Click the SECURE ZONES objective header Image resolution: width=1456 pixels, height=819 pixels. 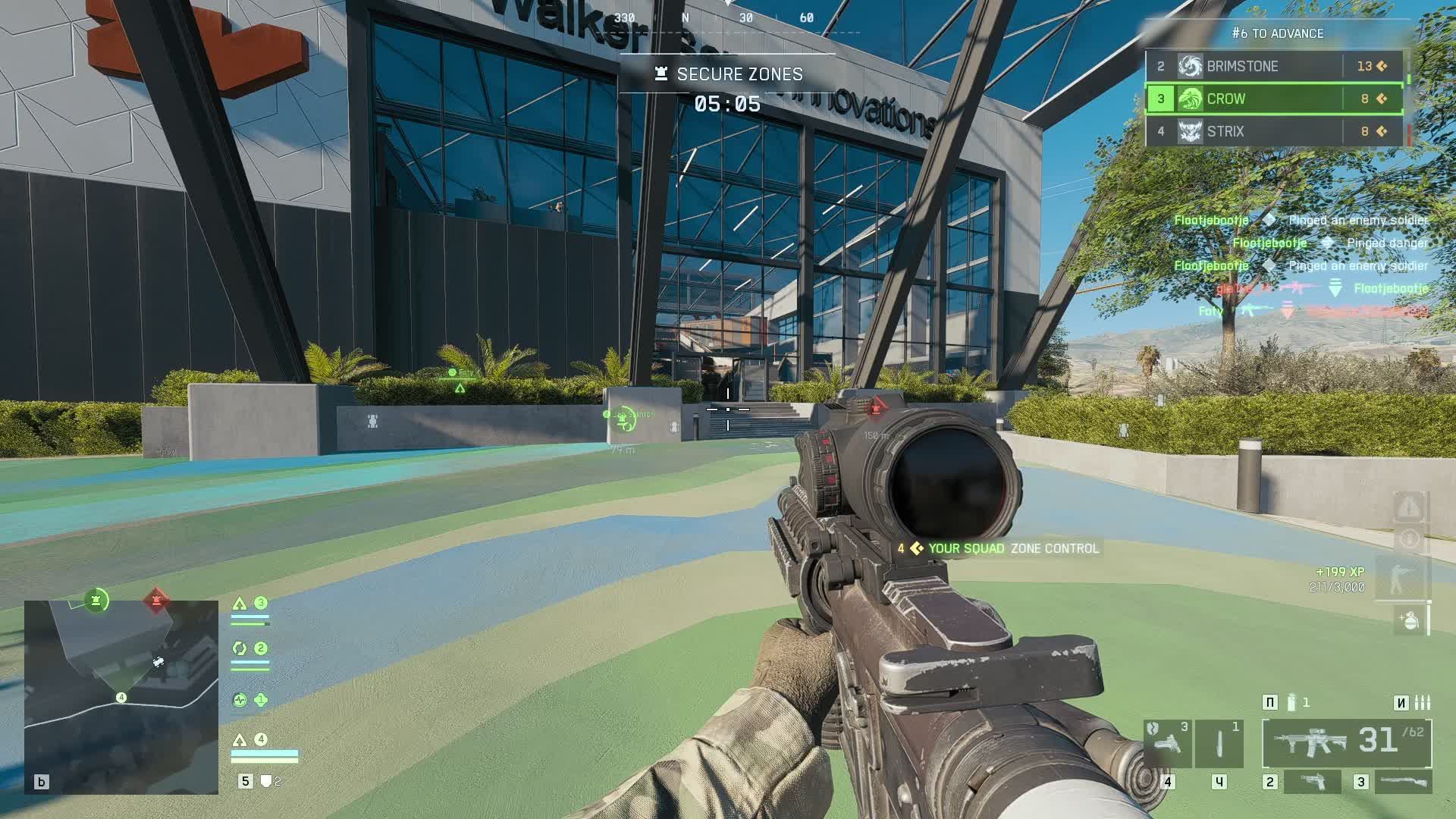739,74
